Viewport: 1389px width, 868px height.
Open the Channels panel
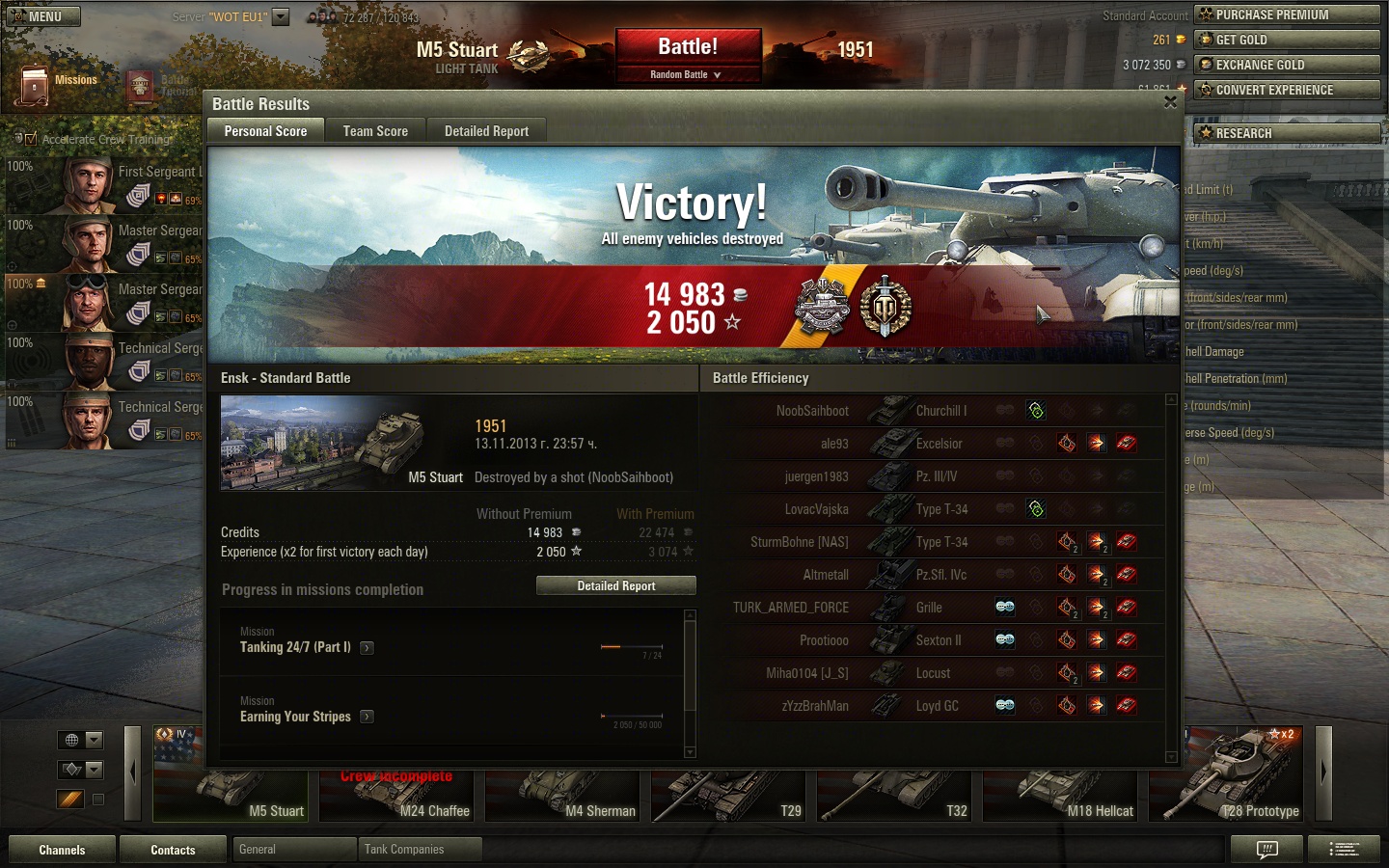point(62,850)
